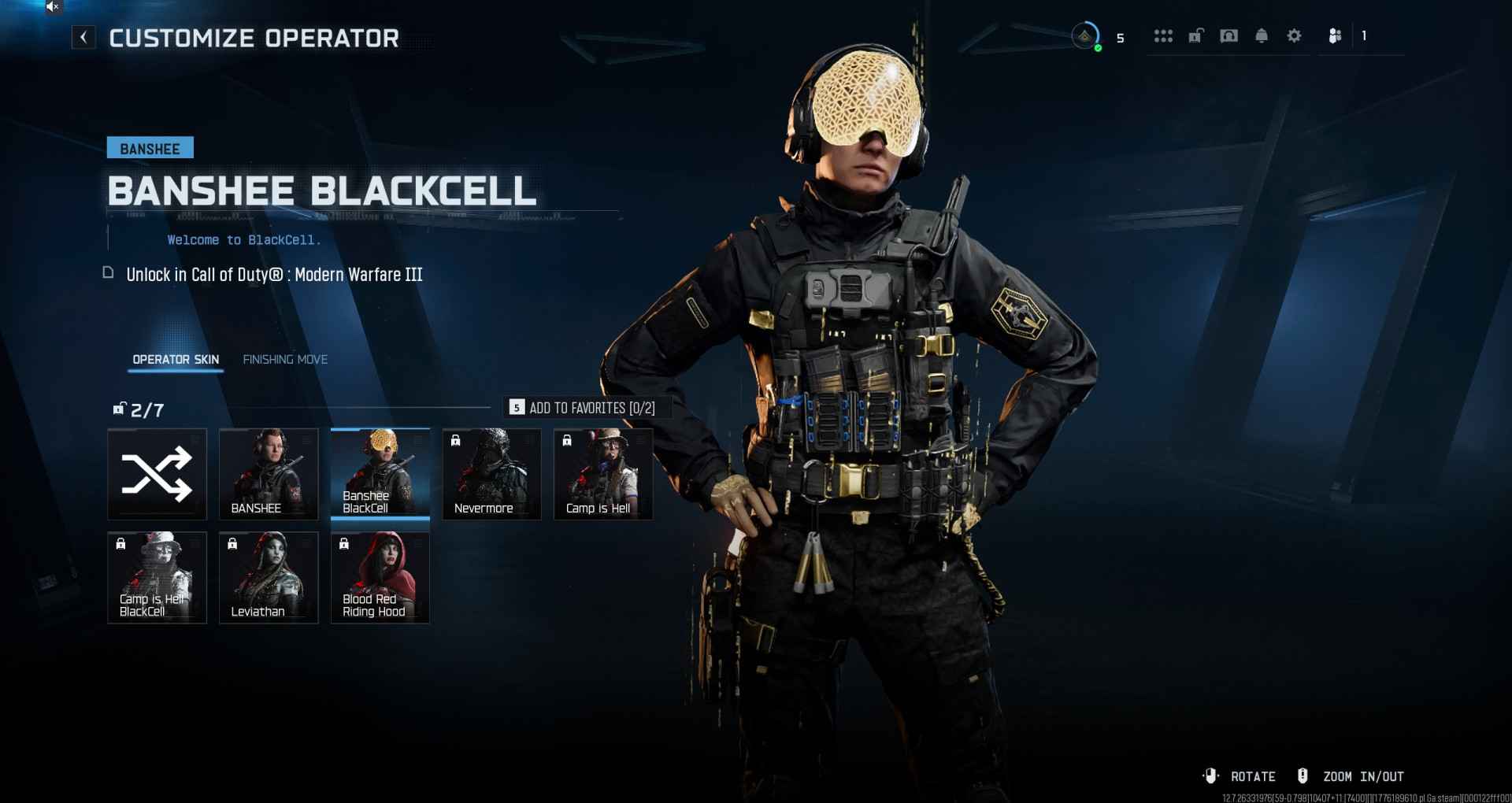Open the camera icon in top bar
Screen dimensions: 1512x803
[1228, 36]
